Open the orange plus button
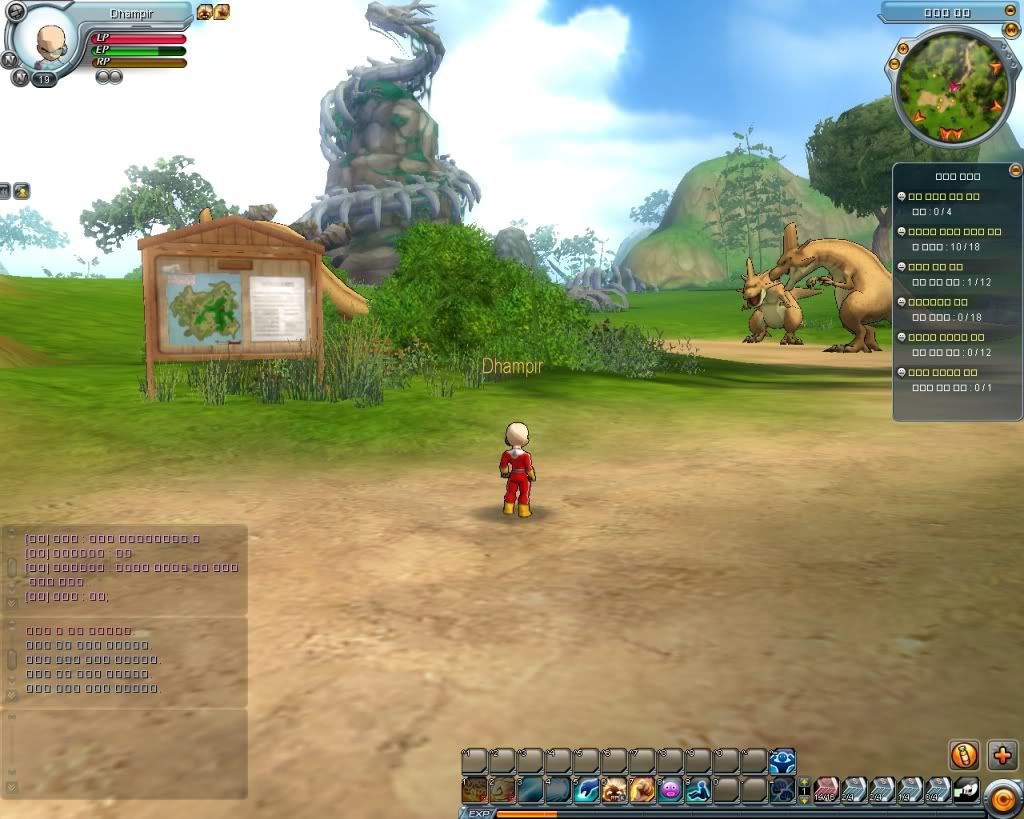 [x=1002, y=755]
